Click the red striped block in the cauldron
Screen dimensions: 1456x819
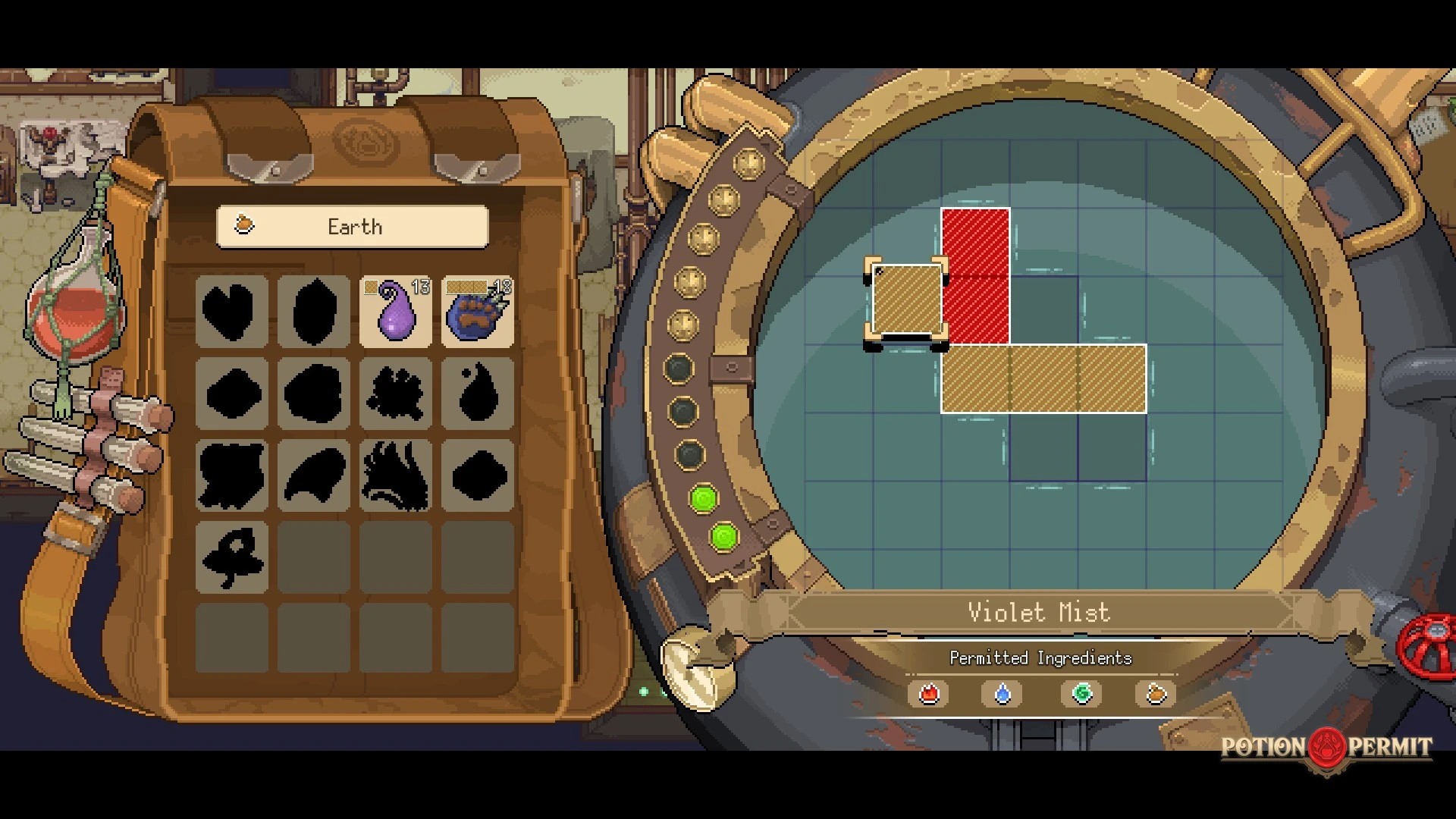[x=975, y=275]
